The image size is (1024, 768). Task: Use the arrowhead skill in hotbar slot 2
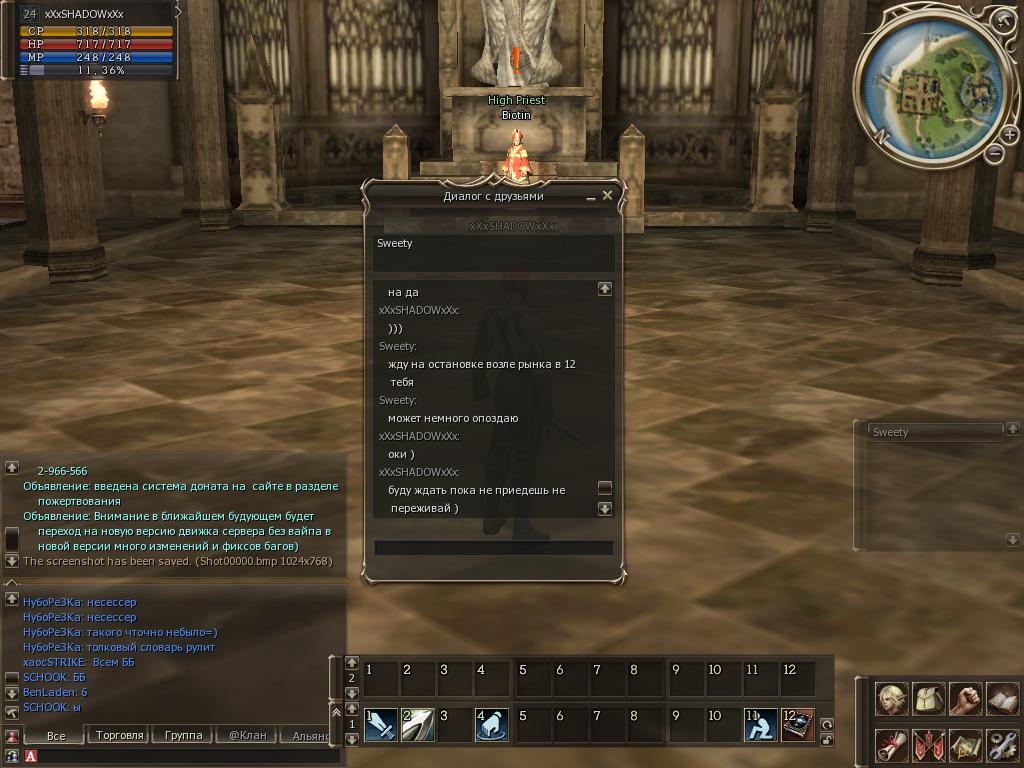417,724
